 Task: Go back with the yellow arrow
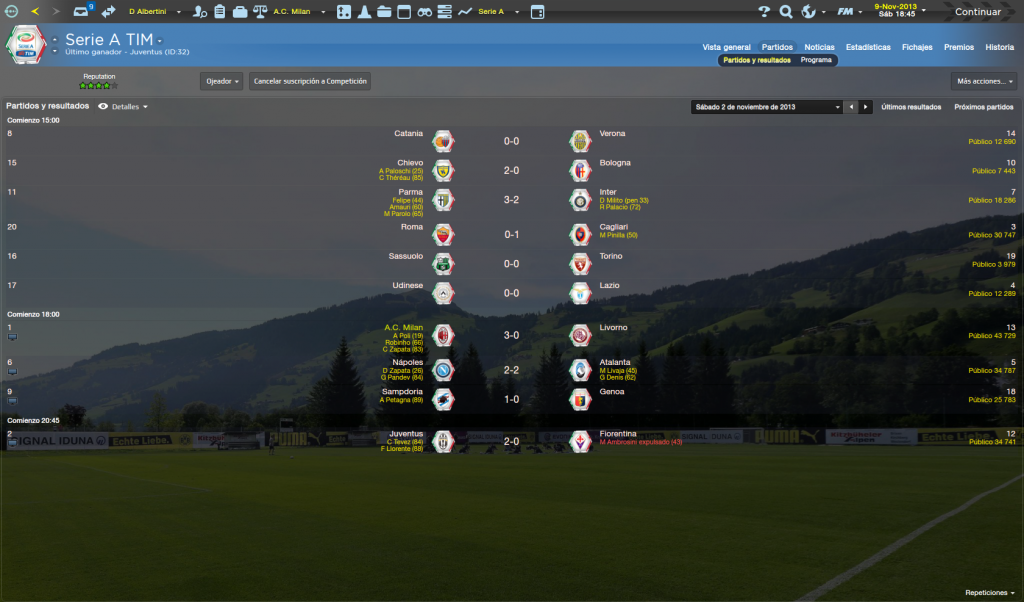tap(36, 11)
